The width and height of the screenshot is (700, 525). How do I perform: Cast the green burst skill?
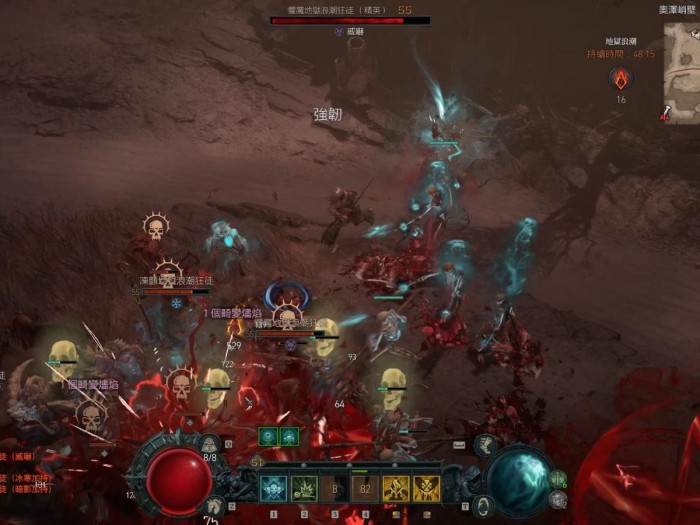(304, 488)
